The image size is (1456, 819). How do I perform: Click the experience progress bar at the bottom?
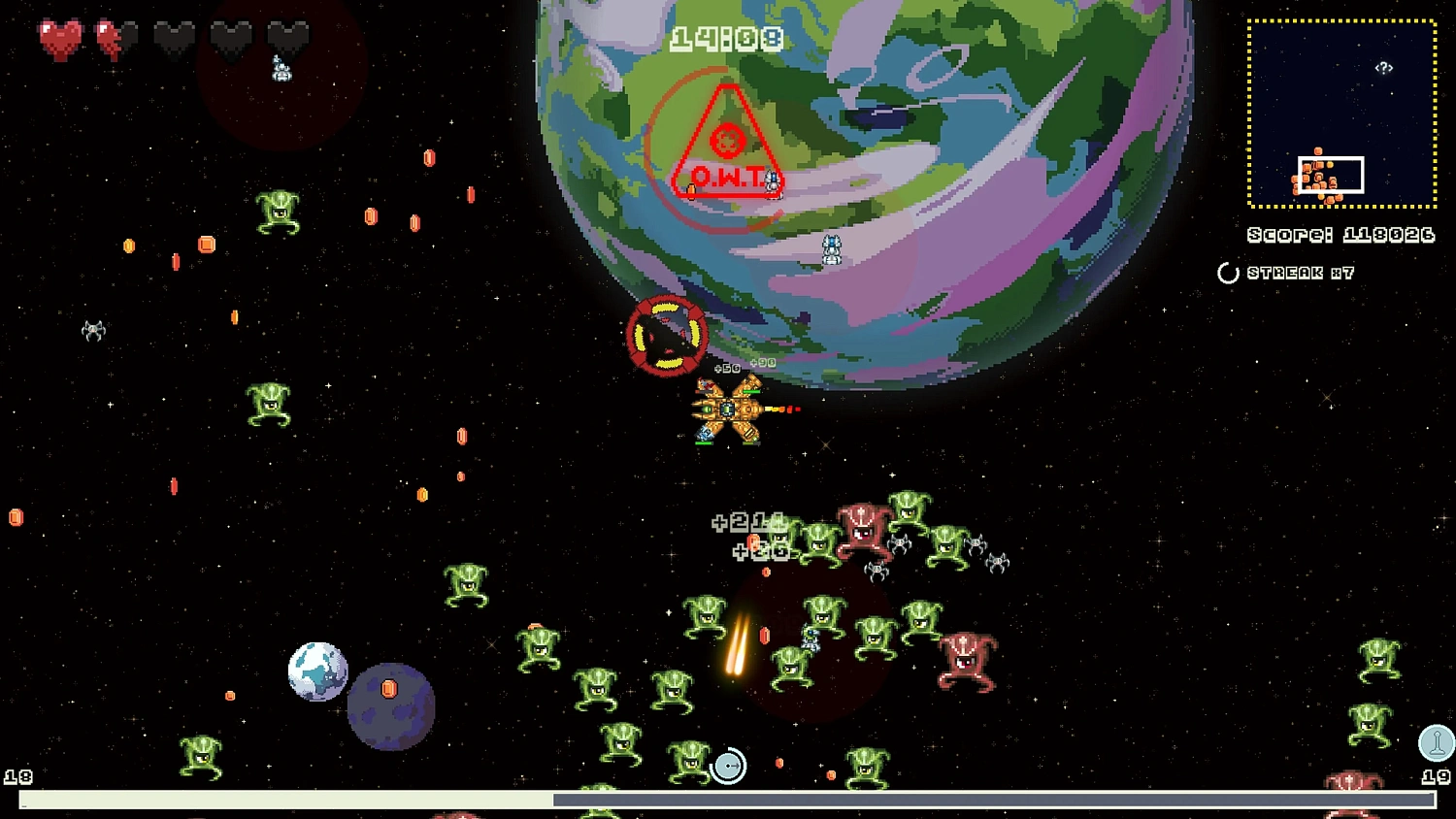click(x=728, y=799)
